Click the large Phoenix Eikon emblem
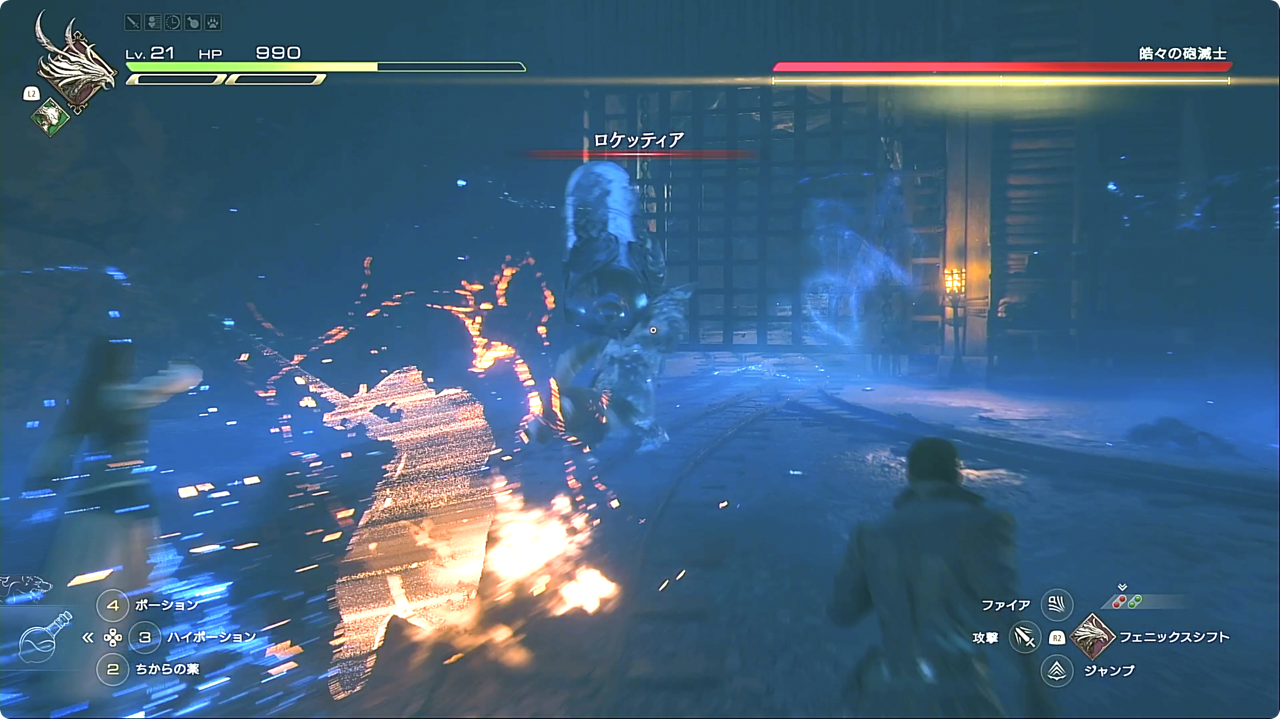Image resolution: width=1280 pixels, height=719 pixels. tap(75, 62)
